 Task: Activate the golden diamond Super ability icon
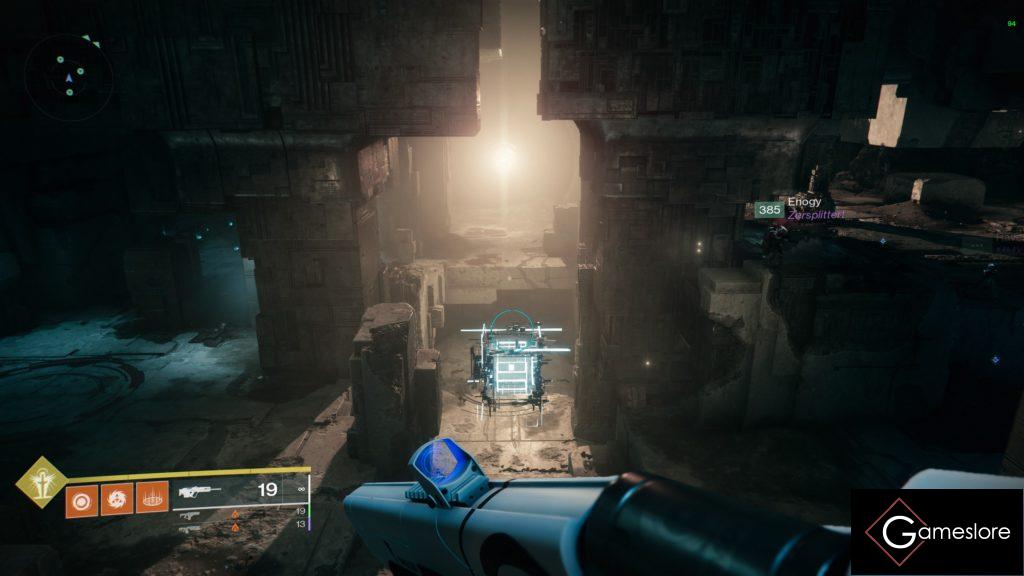[x=39, y=482]
